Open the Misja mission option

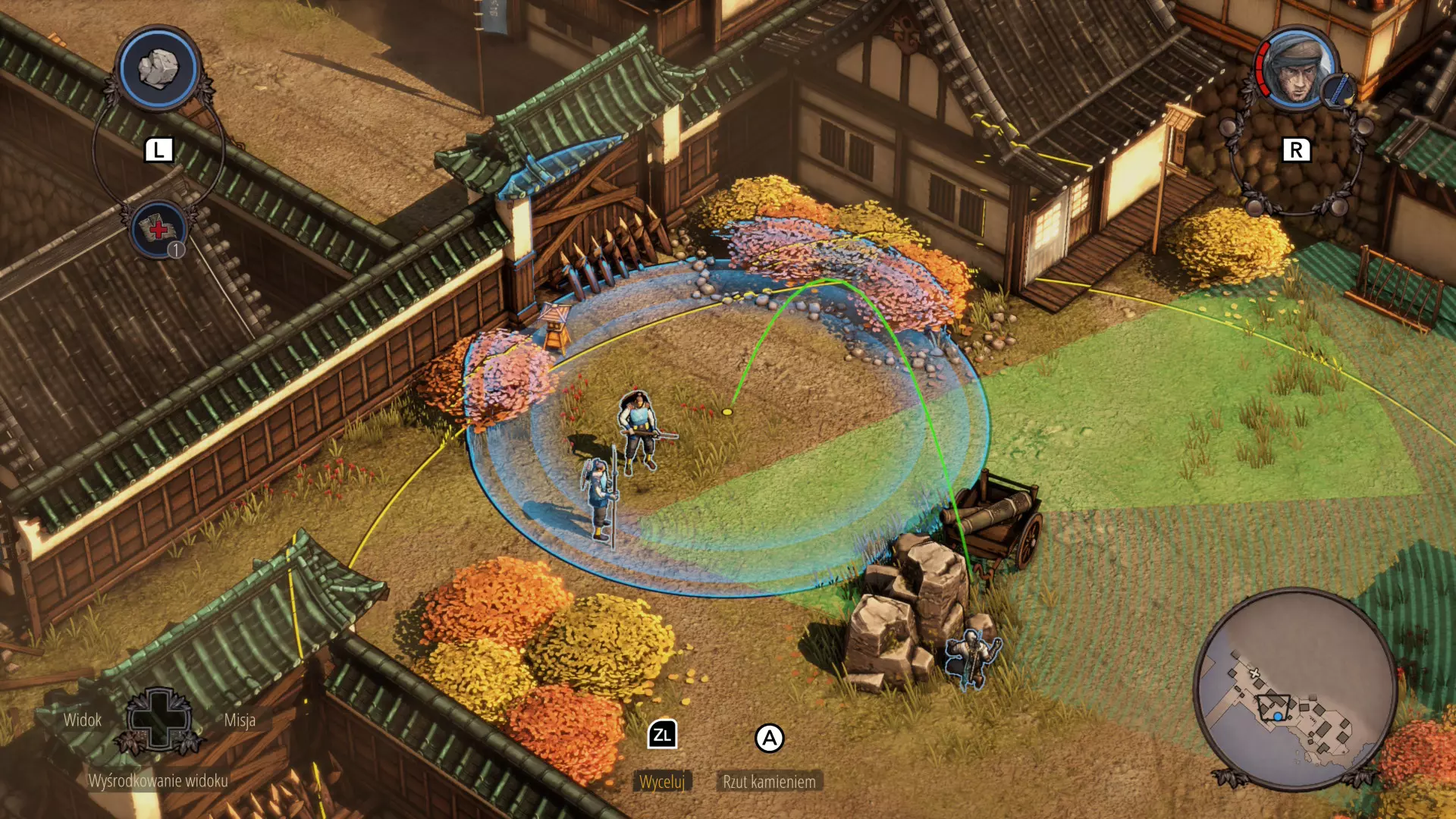point(240,720)
